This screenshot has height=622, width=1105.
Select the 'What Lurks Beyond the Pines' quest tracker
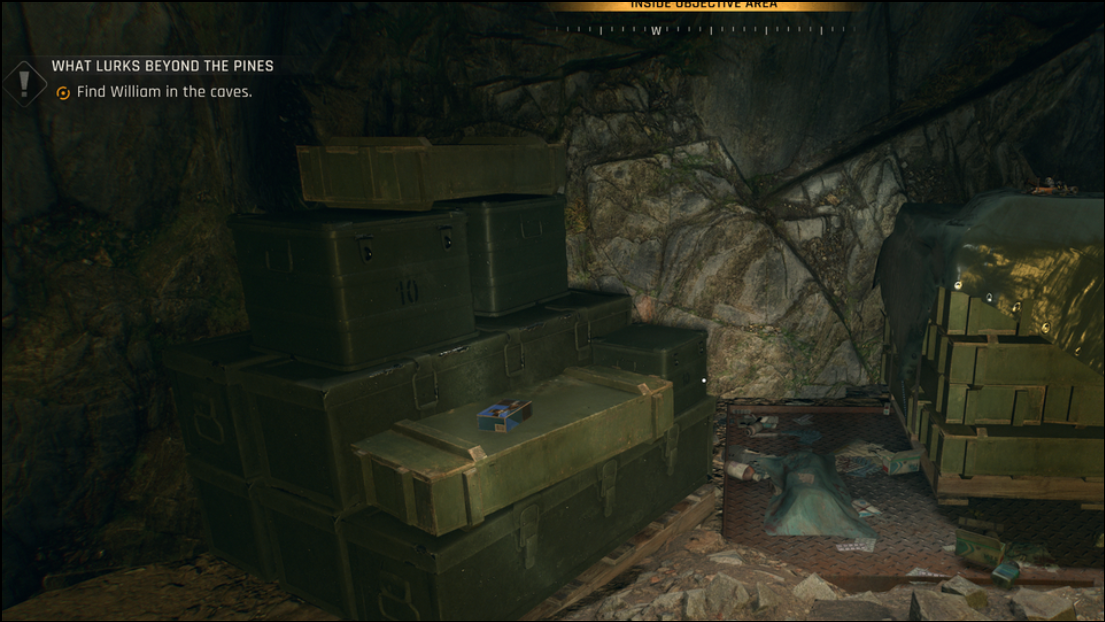click(x=162, y=66)
